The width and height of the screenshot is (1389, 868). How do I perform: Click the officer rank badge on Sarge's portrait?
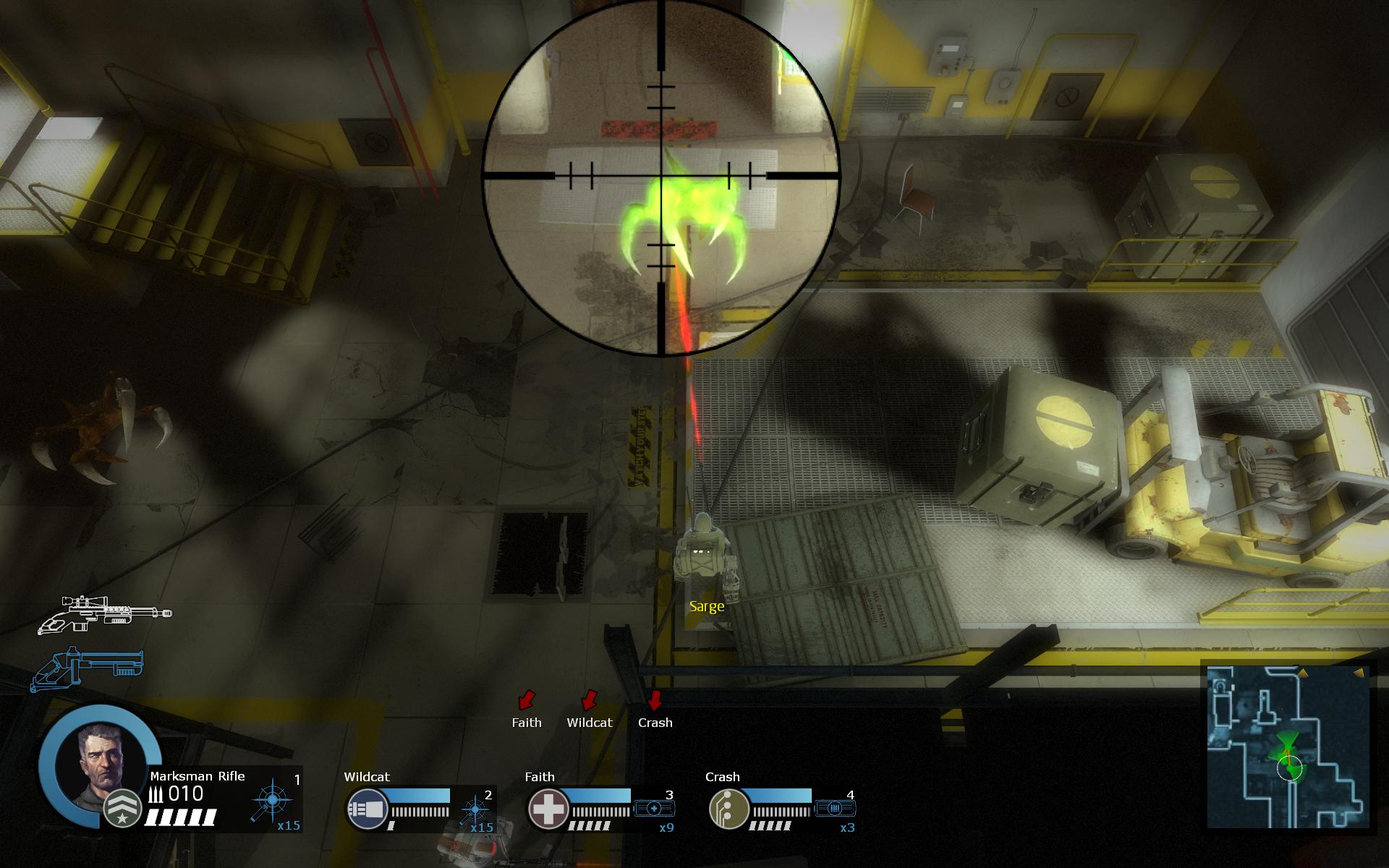point(122,809)
